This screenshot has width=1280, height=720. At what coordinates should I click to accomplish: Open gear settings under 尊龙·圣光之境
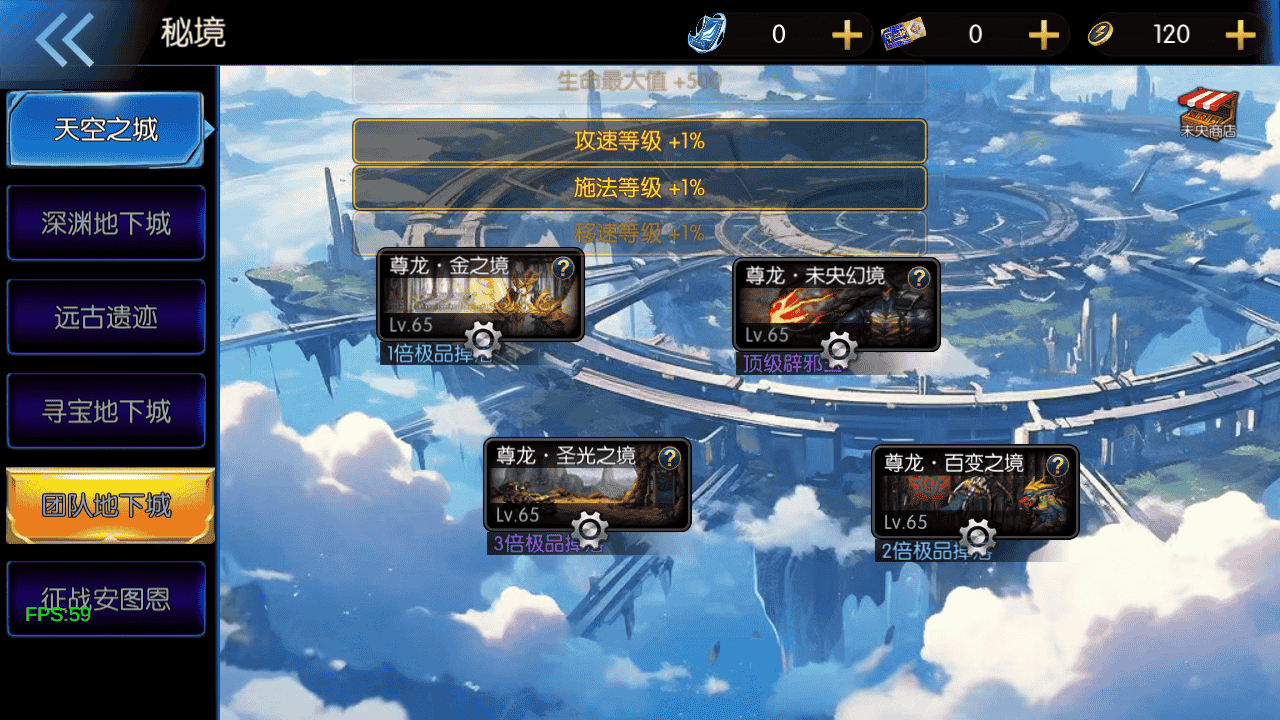(589, 528)
